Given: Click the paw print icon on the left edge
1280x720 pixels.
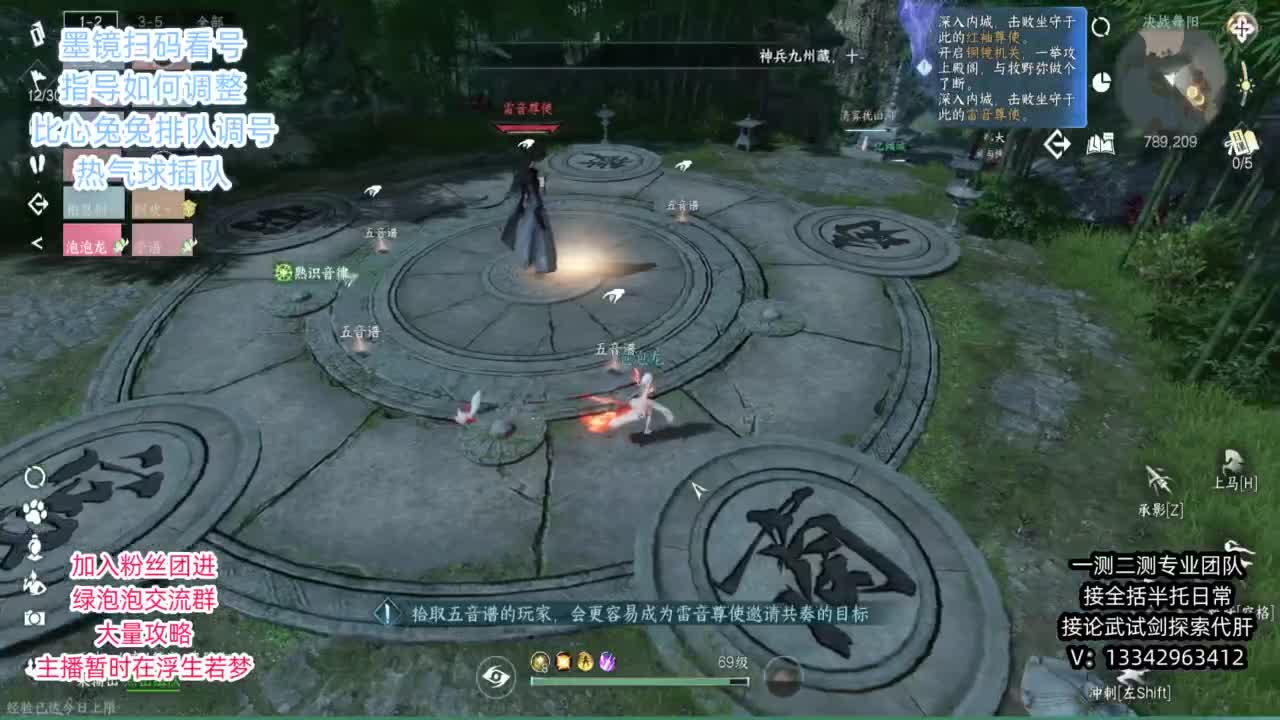Looking at the screenshot, I should tap(33, 510).
